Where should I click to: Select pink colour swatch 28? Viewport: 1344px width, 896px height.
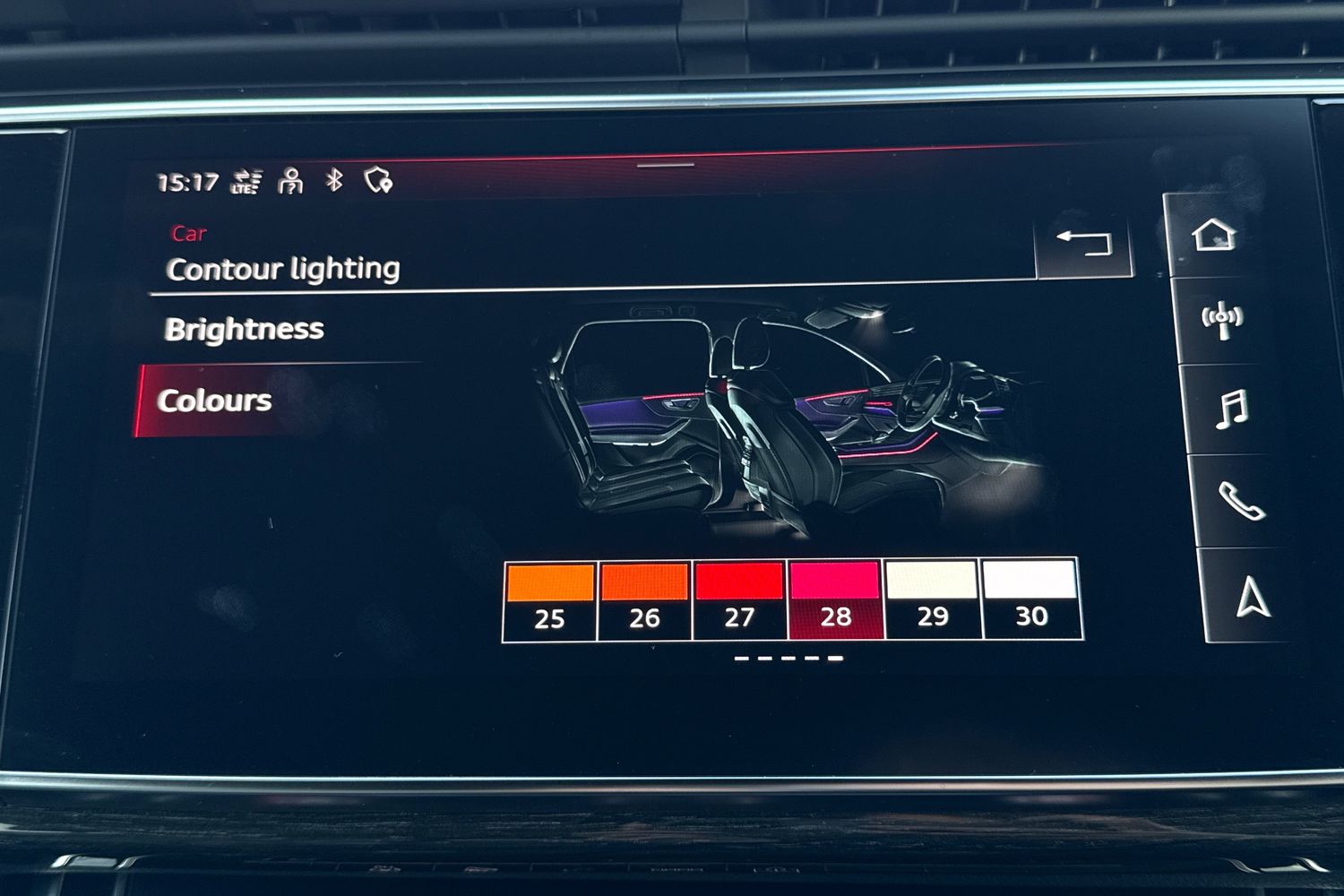coord(835,599)
